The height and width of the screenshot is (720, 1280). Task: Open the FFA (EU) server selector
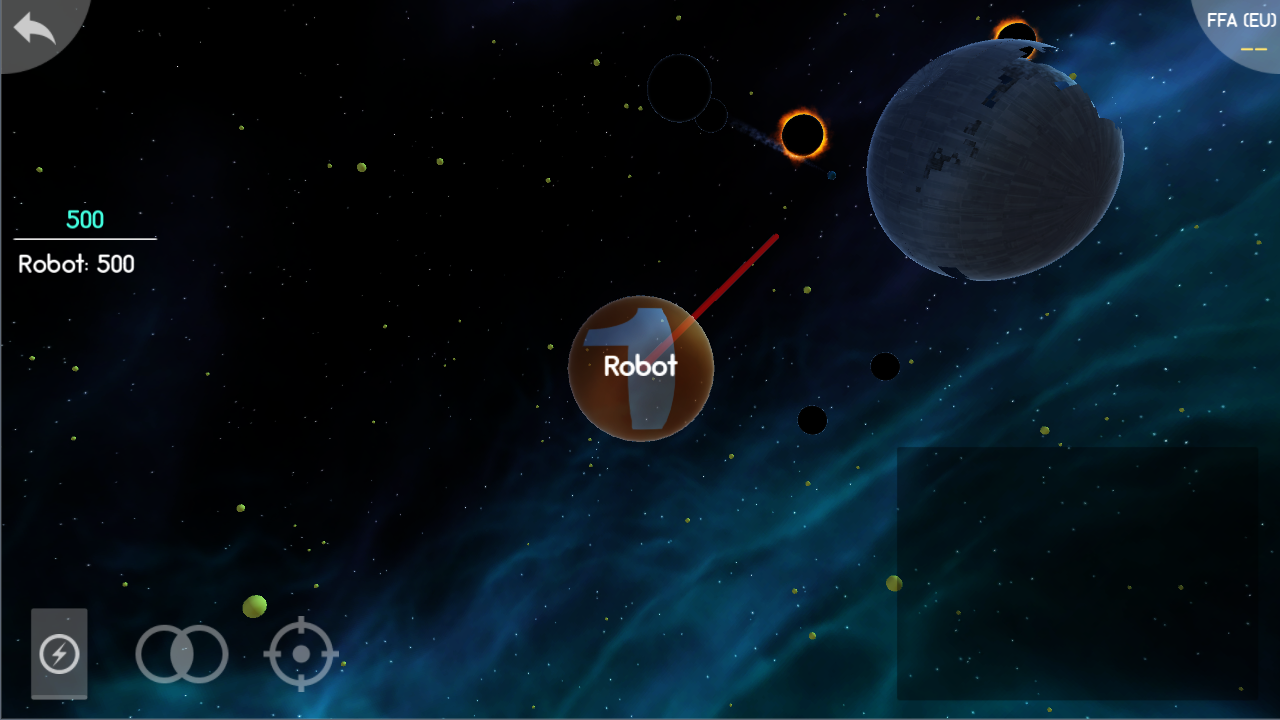1240,30
